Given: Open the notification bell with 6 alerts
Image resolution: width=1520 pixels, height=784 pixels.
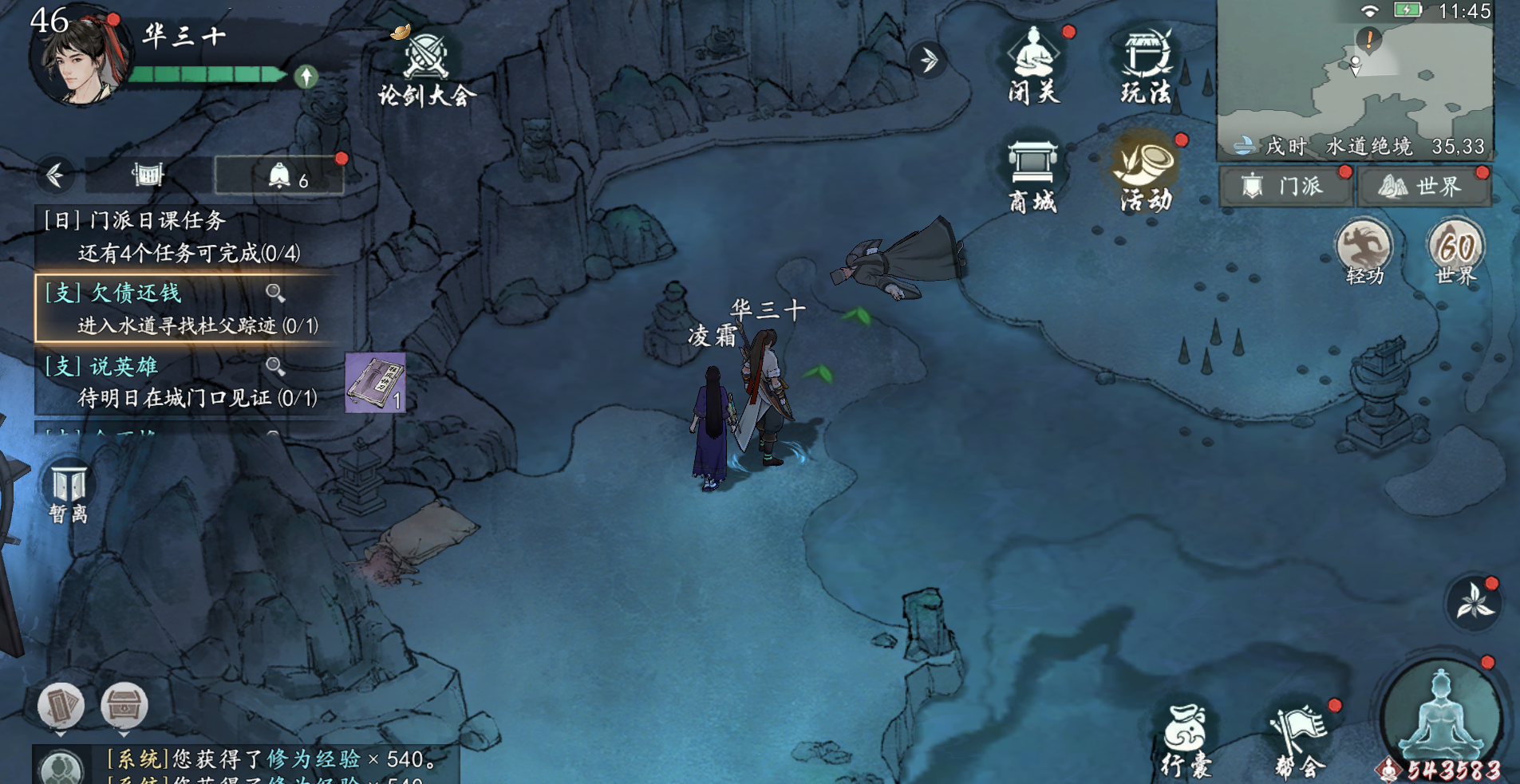Looking at the screenshot, I should (x=280, y=175).
